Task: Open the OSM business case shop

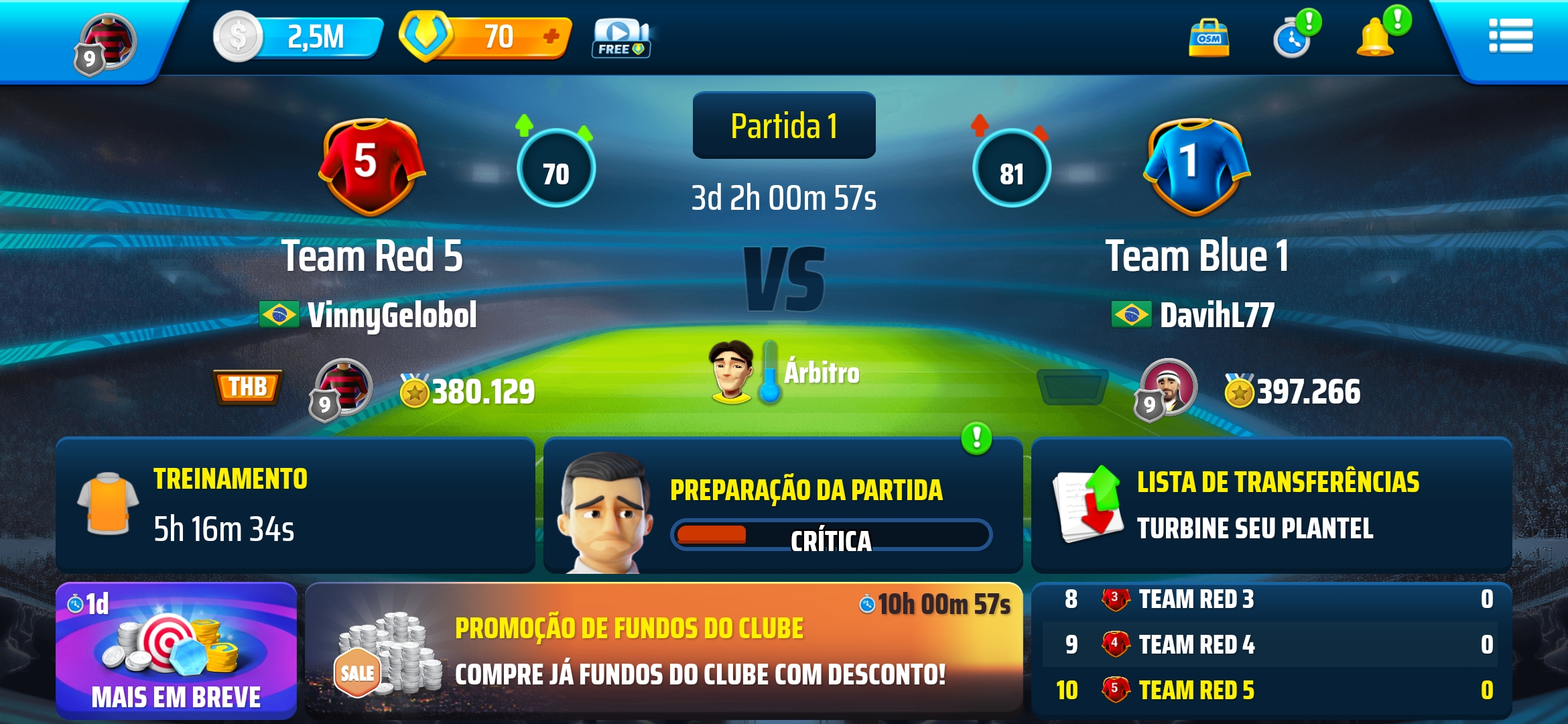Action: [1208, 39]
